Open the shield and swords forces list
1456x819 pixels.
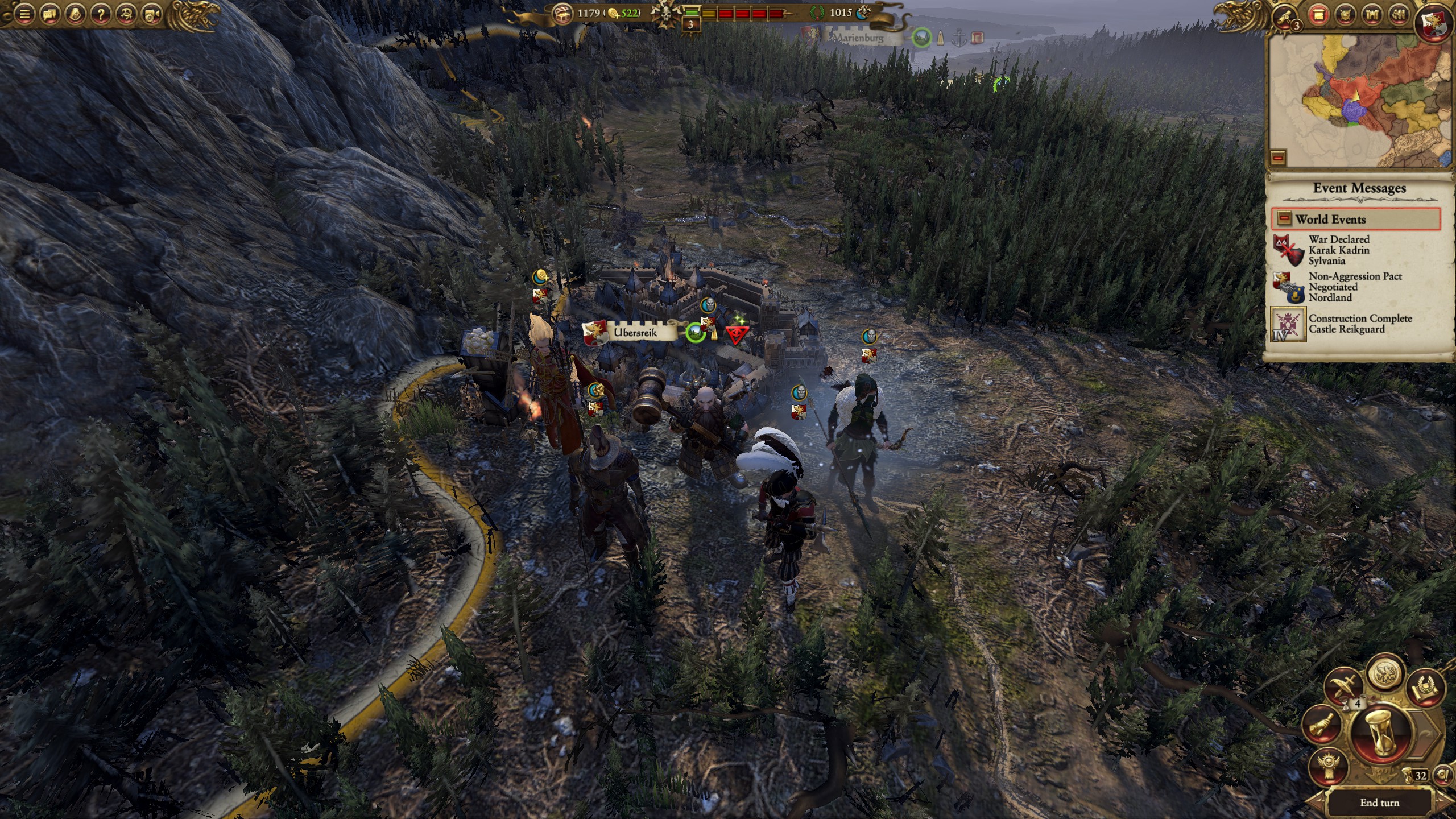pyautogui.click(x=1345, y=15)
